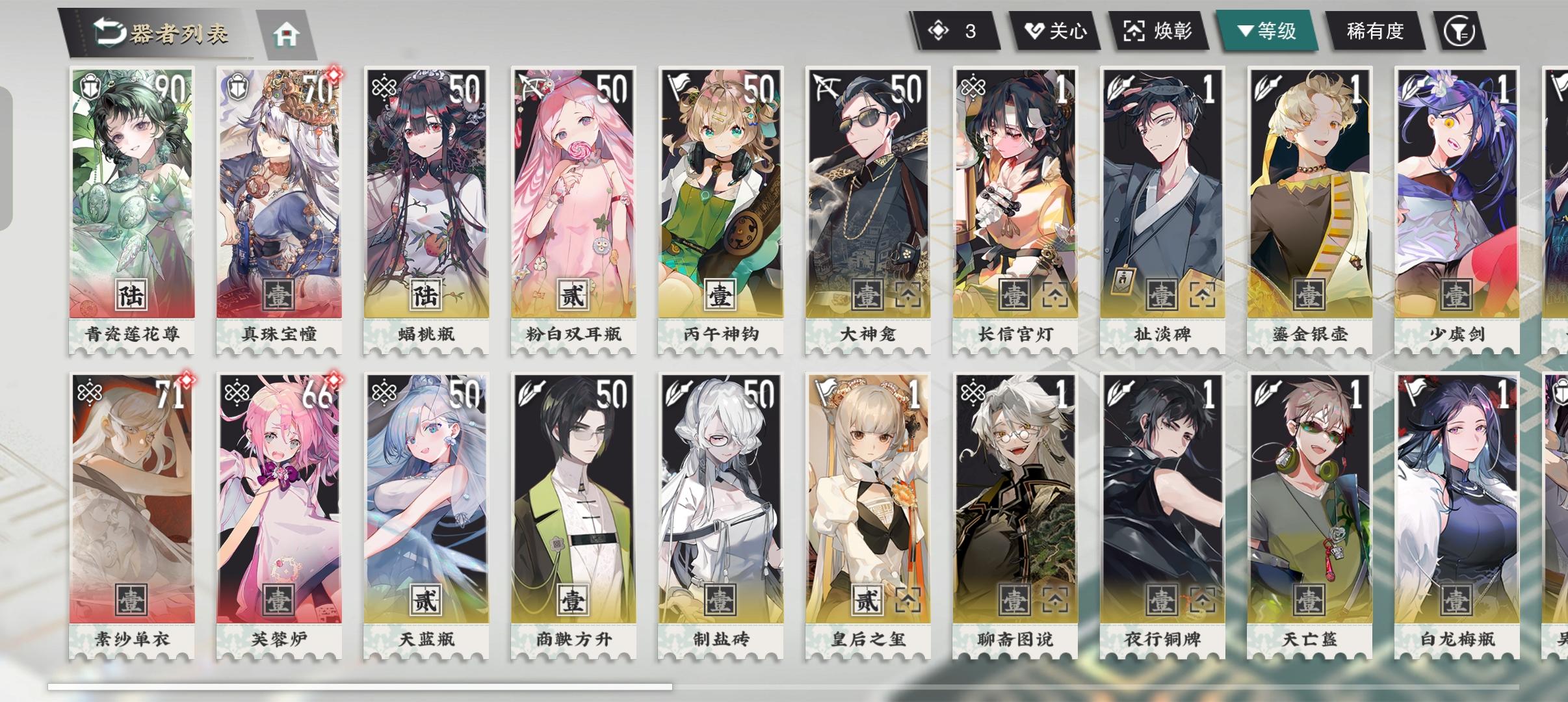Switch sorting to 稀有度

tap(1374, 30)
